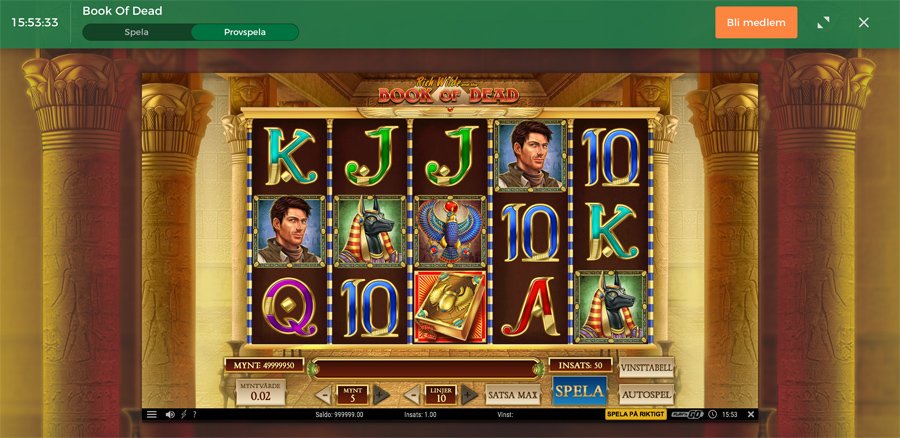Click the SPELA PÅ RIKTIGT button

(x=634, y=414)
